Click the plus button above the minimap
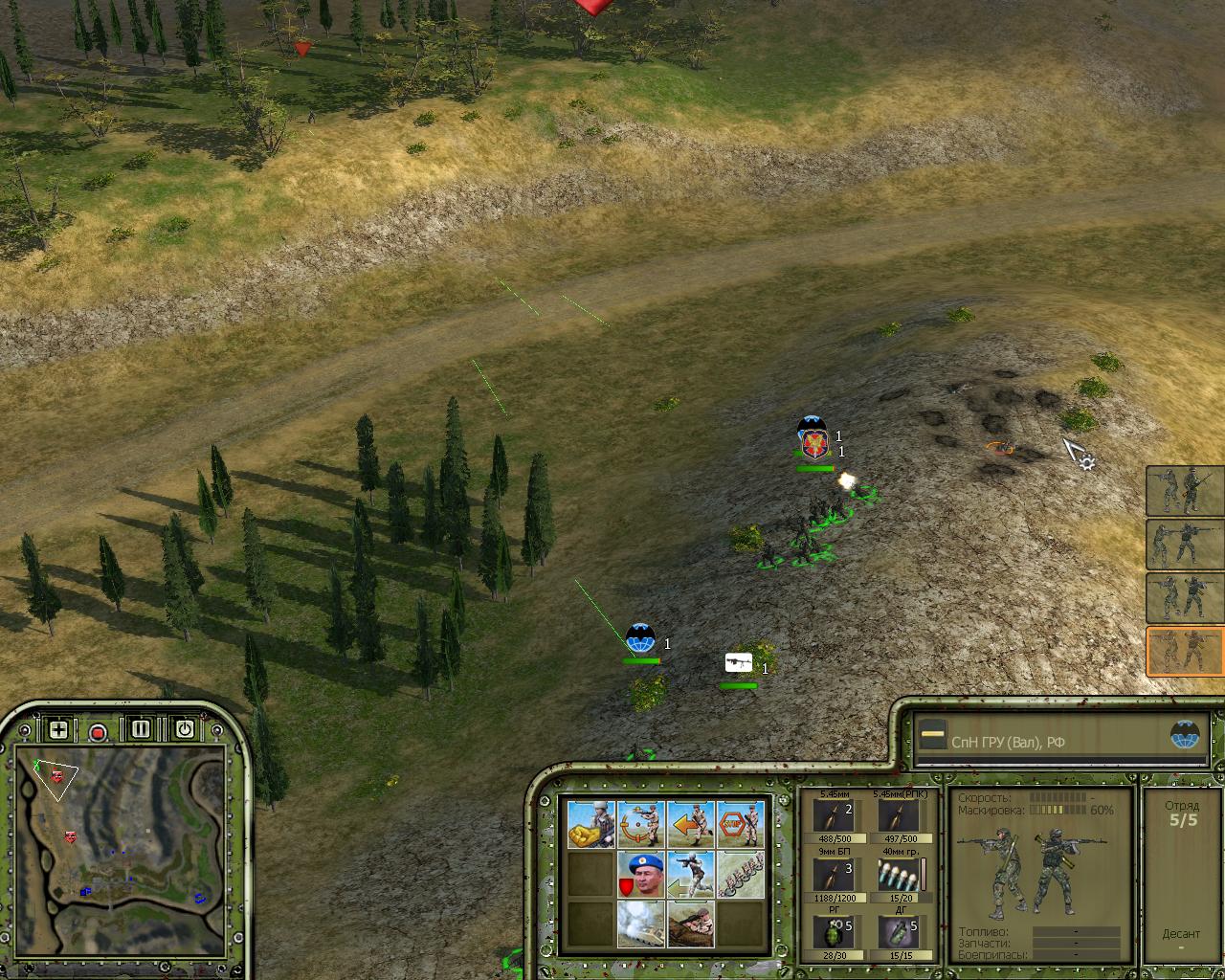Image resolution: width=1225 pixels, height=980 pixels. click(x=58, y=730)
